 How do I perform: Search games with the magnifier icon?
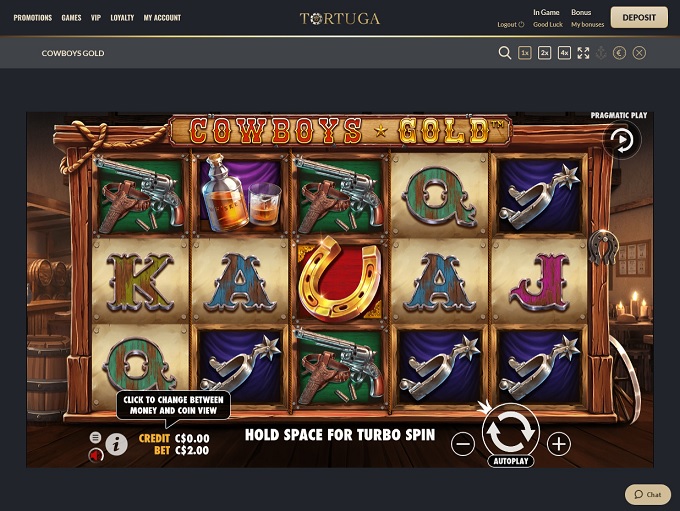505,53
